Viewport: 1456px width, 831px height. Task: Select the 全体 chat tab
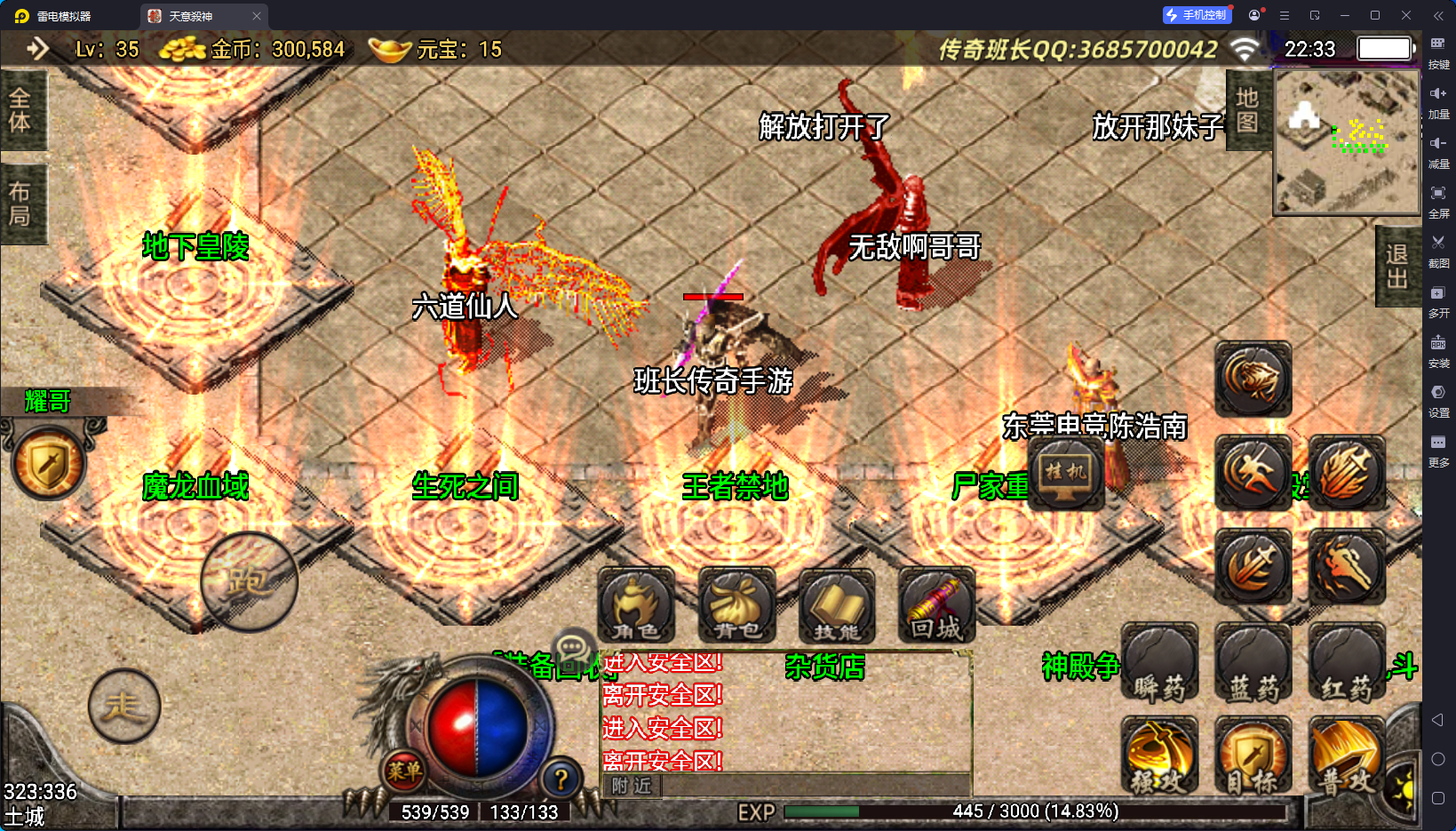click(20, 110)
